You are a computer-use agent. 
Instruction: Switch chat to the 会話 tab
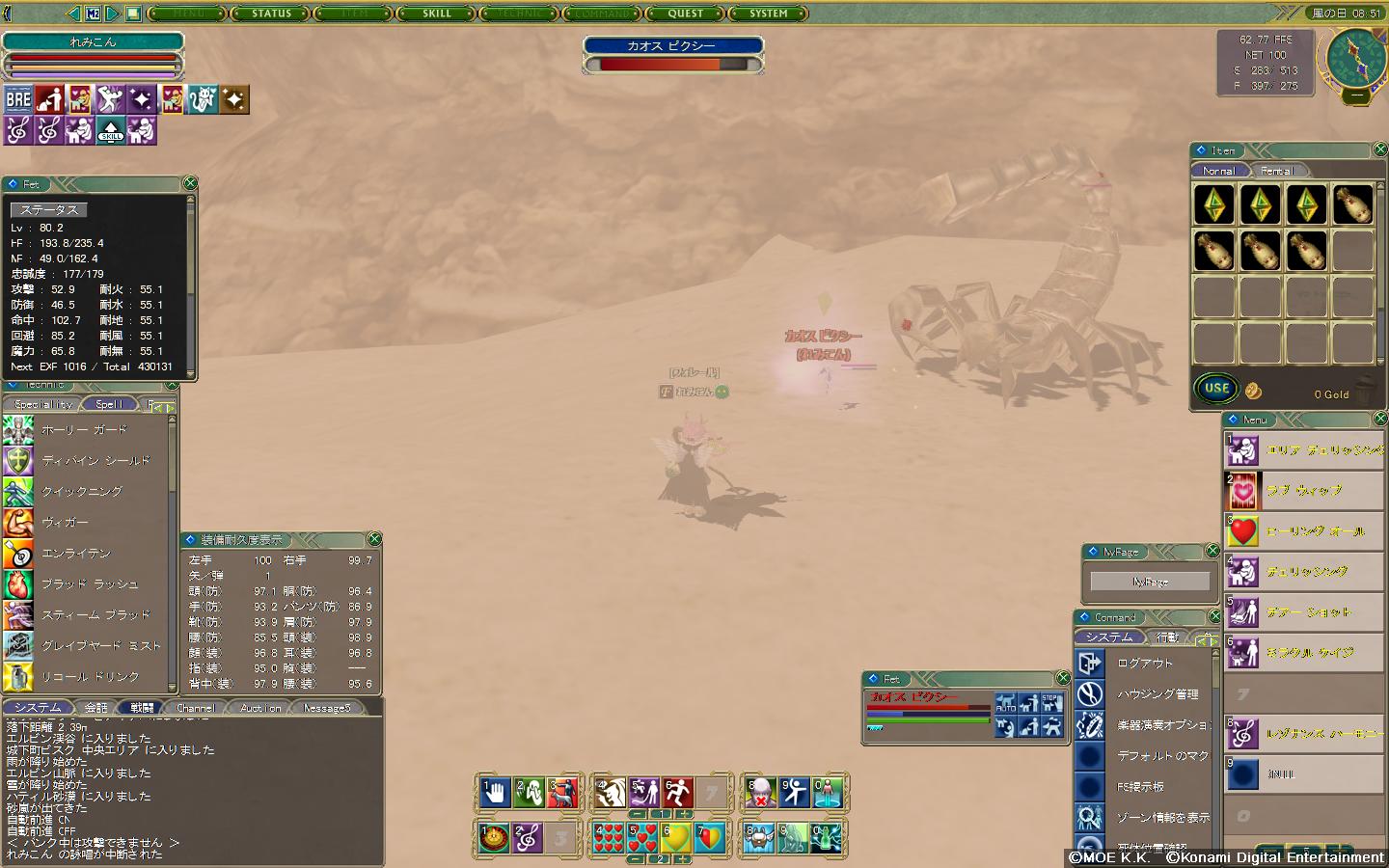pos(95,708)
